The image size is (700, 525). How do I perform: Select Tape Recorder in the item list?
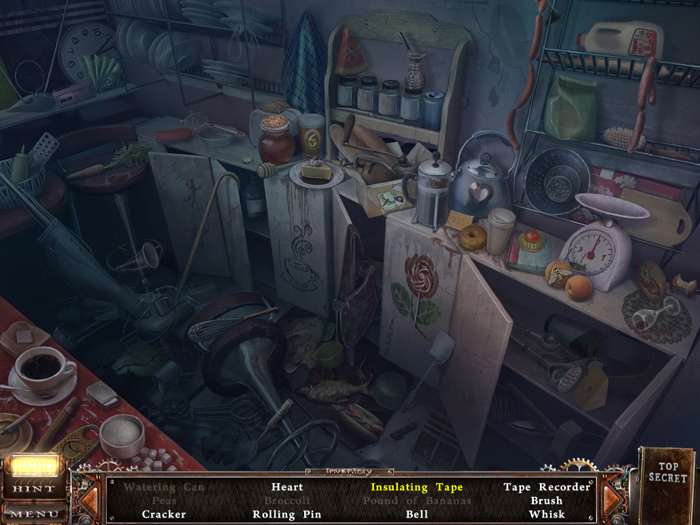tap(546, 487)
